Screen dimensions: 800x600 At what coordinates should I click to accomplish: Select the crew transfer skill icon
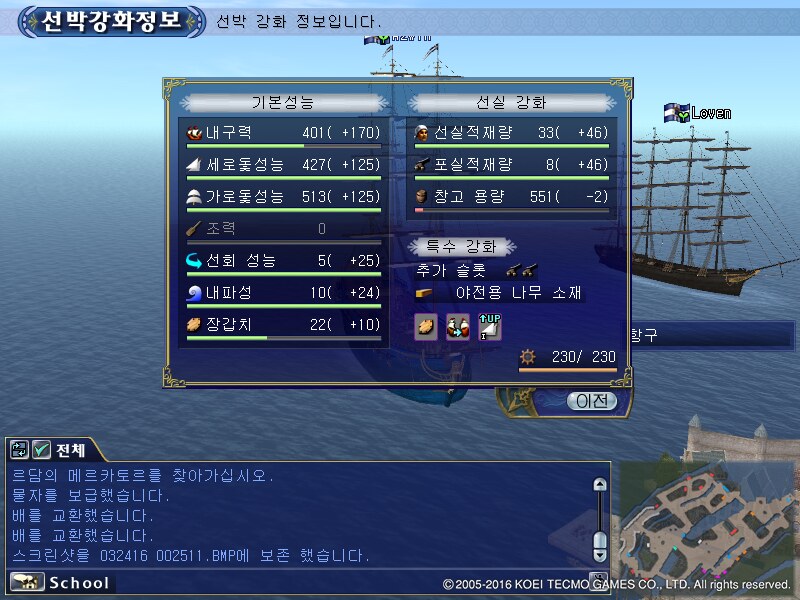(x=458, y=326)
